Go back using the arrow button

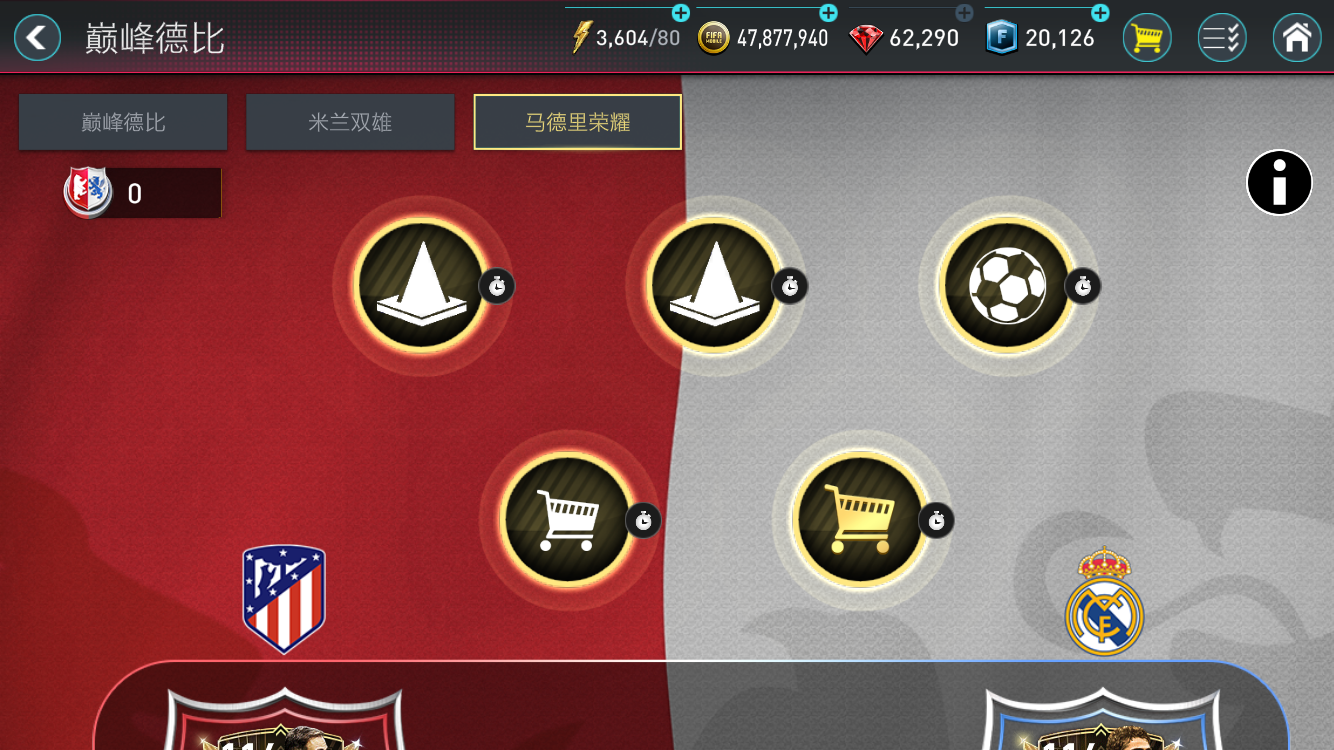(37, 38)
